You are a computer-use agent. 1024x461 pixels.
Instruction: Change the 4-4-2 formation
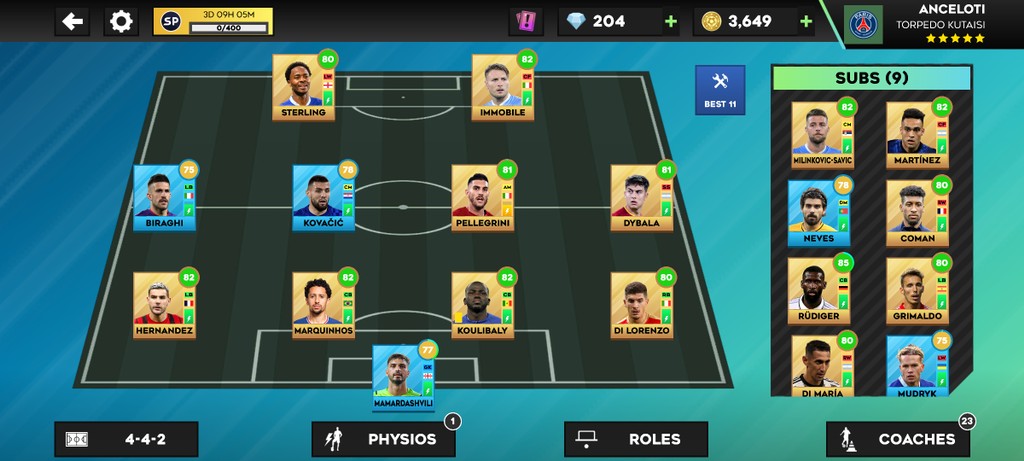(x=126, y=439)
